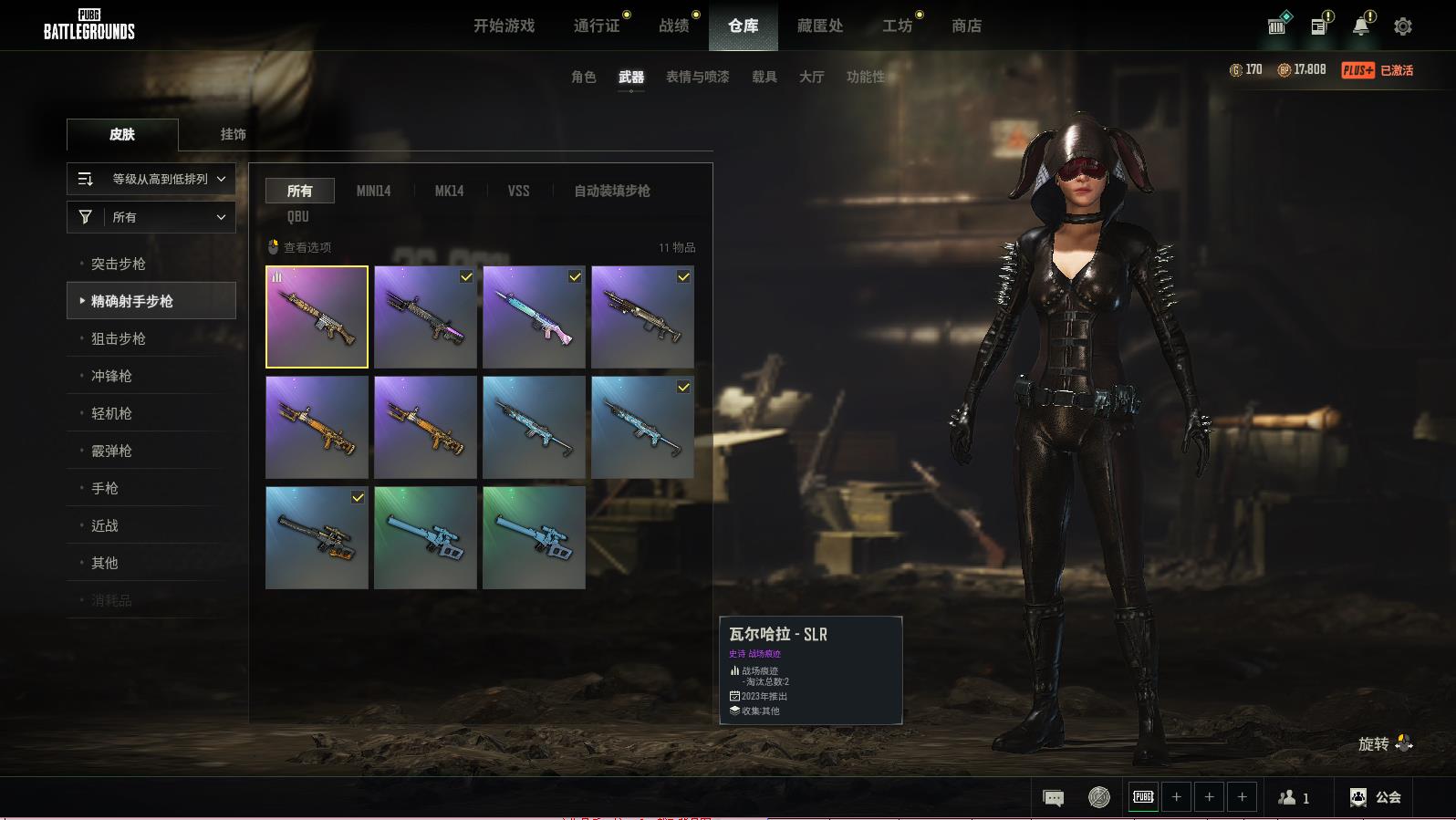
Task: Switch to the 角色 character category
Action: click(x=584, y=77)
